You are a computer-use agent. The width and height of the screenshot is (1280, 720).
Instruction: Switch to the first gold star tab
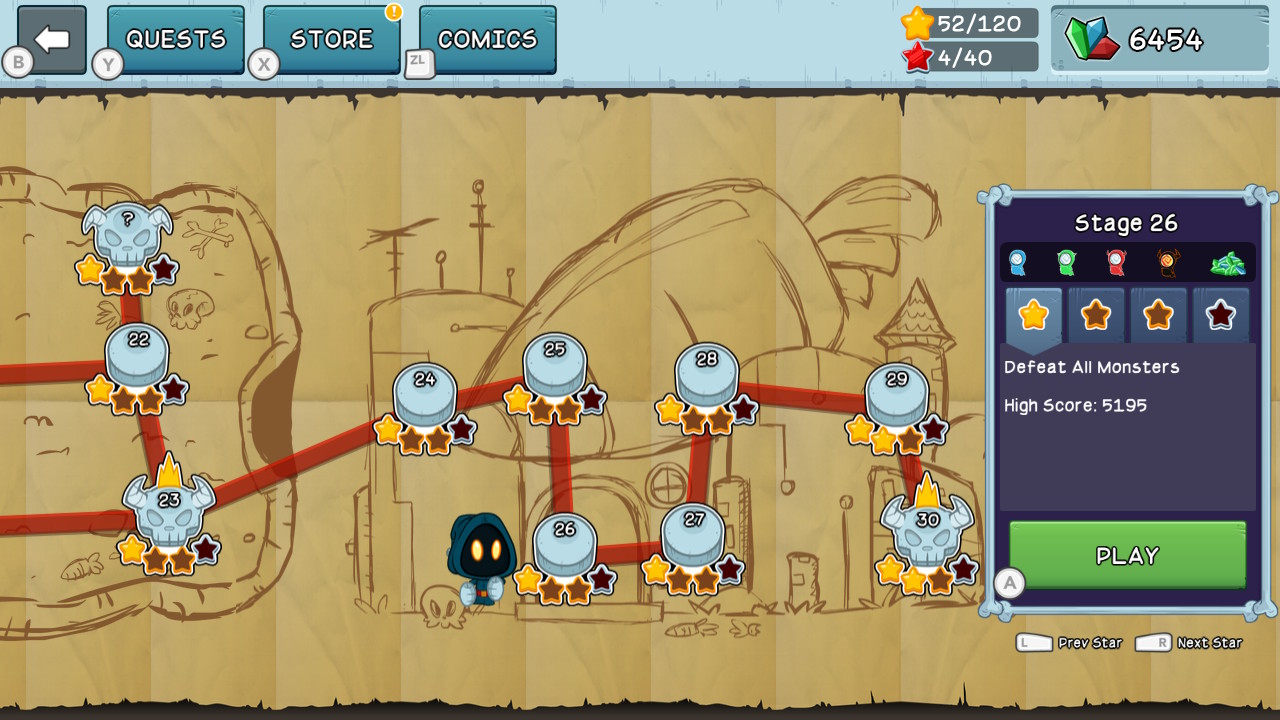pos(1034,315)
